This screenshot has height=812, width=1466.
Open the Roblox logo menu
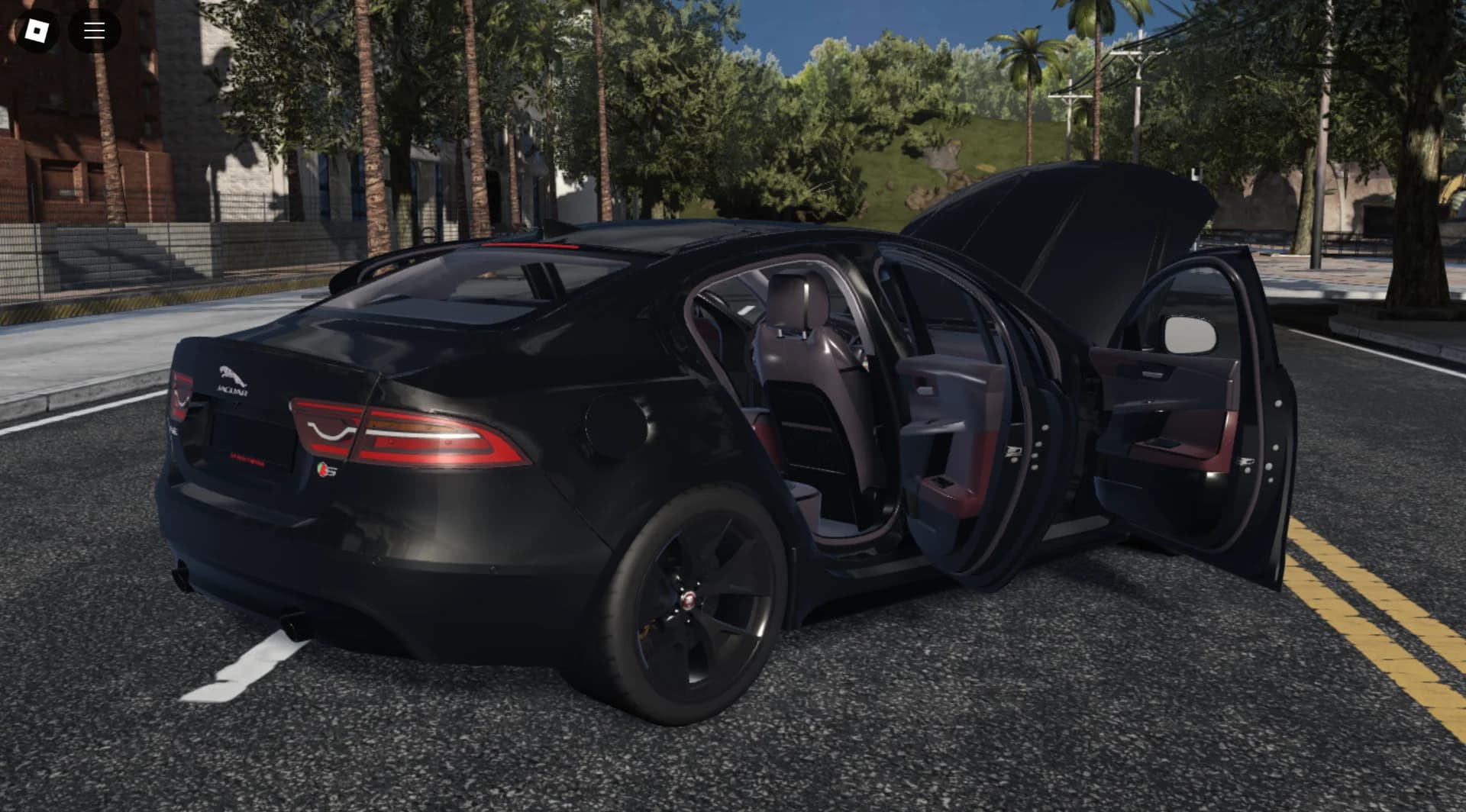(37, 31)
